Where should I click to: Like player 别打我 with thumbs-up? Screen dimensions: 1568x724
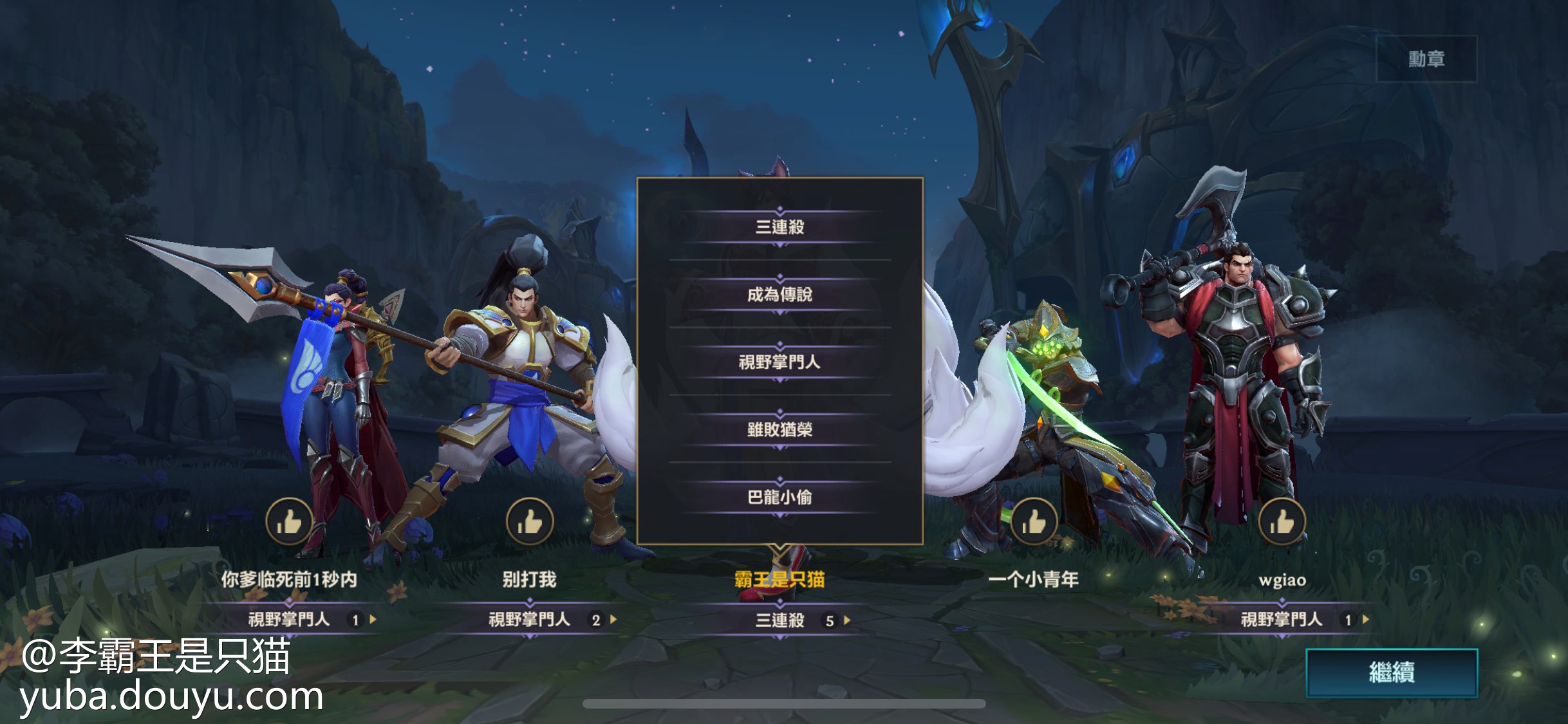click(x=529, y=521)
